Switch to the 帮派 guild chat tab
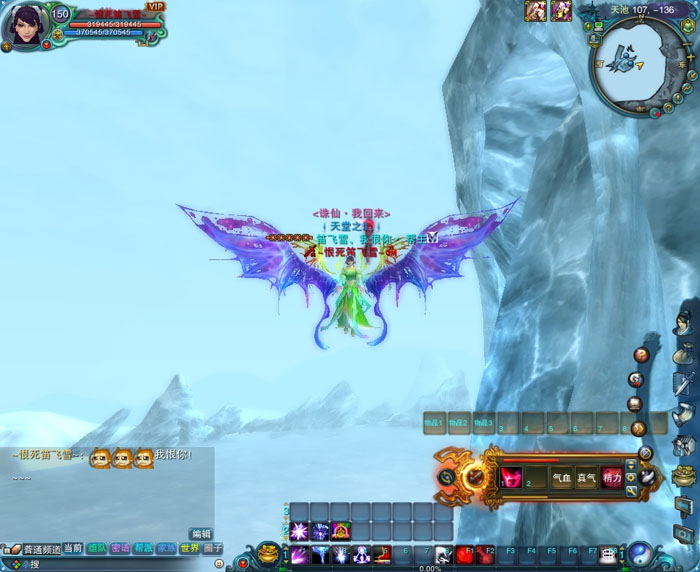Image resolution: width=700 pixels, height=572 pixels. pos(143,548)
